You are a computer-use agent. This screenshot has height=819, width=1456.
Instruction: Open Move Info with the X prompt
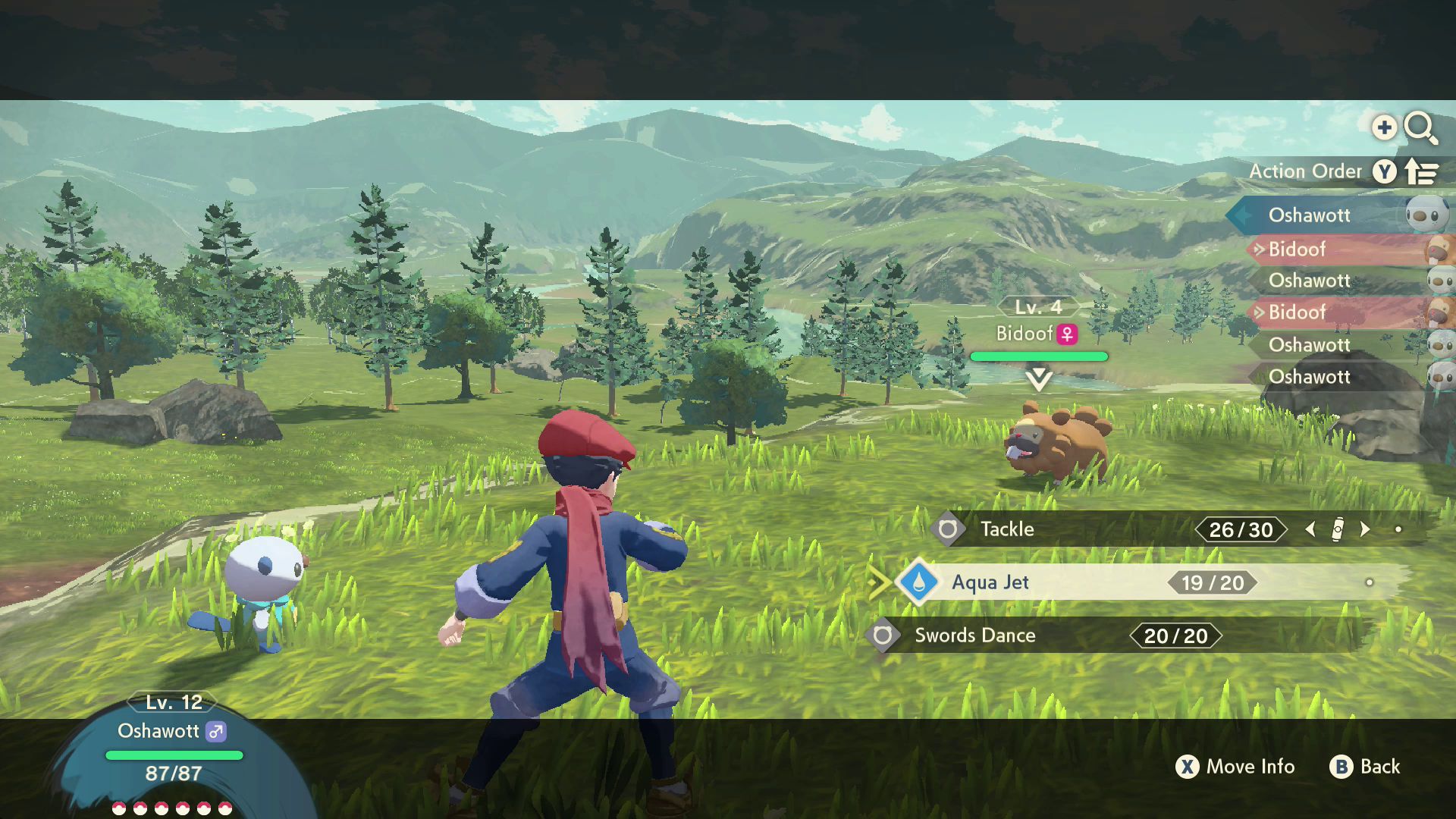pyautogui.click(x=1190, y=767)
